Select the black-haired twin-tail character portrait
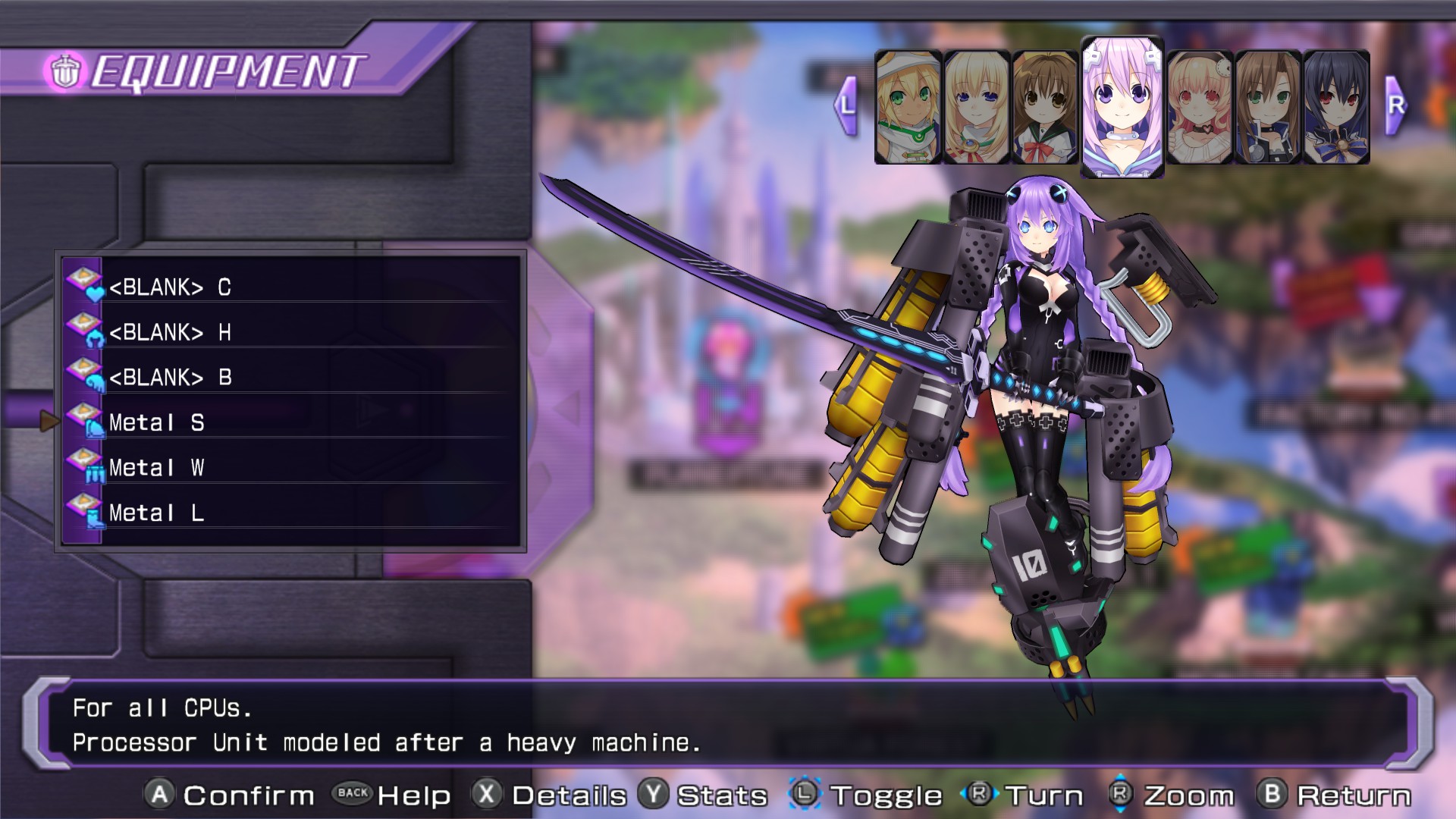Viewport: 1456px width, 819px height. [x=1336, y=108]
